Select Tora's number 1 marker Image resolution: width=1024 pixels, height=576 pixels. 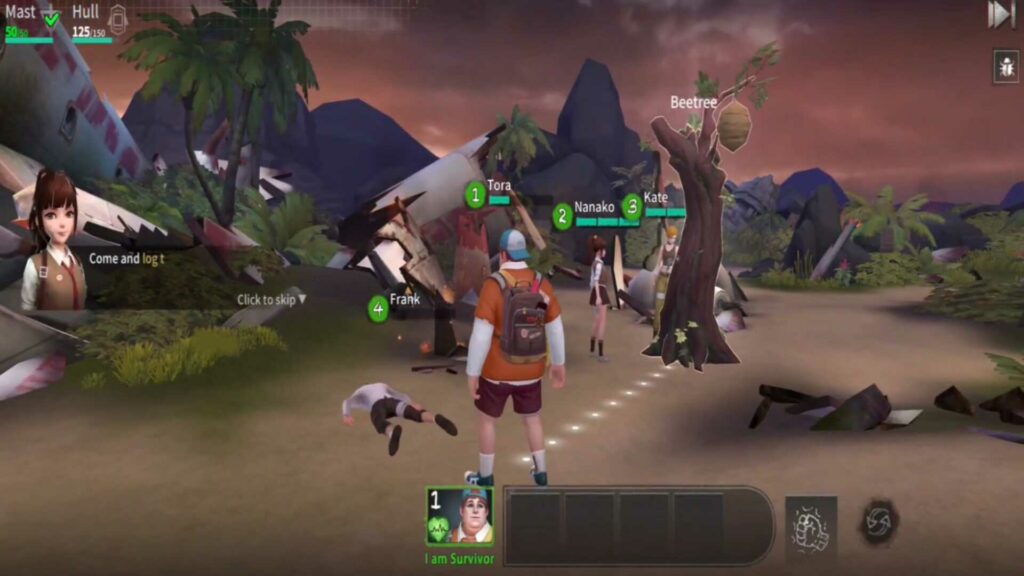pos(475,194)
